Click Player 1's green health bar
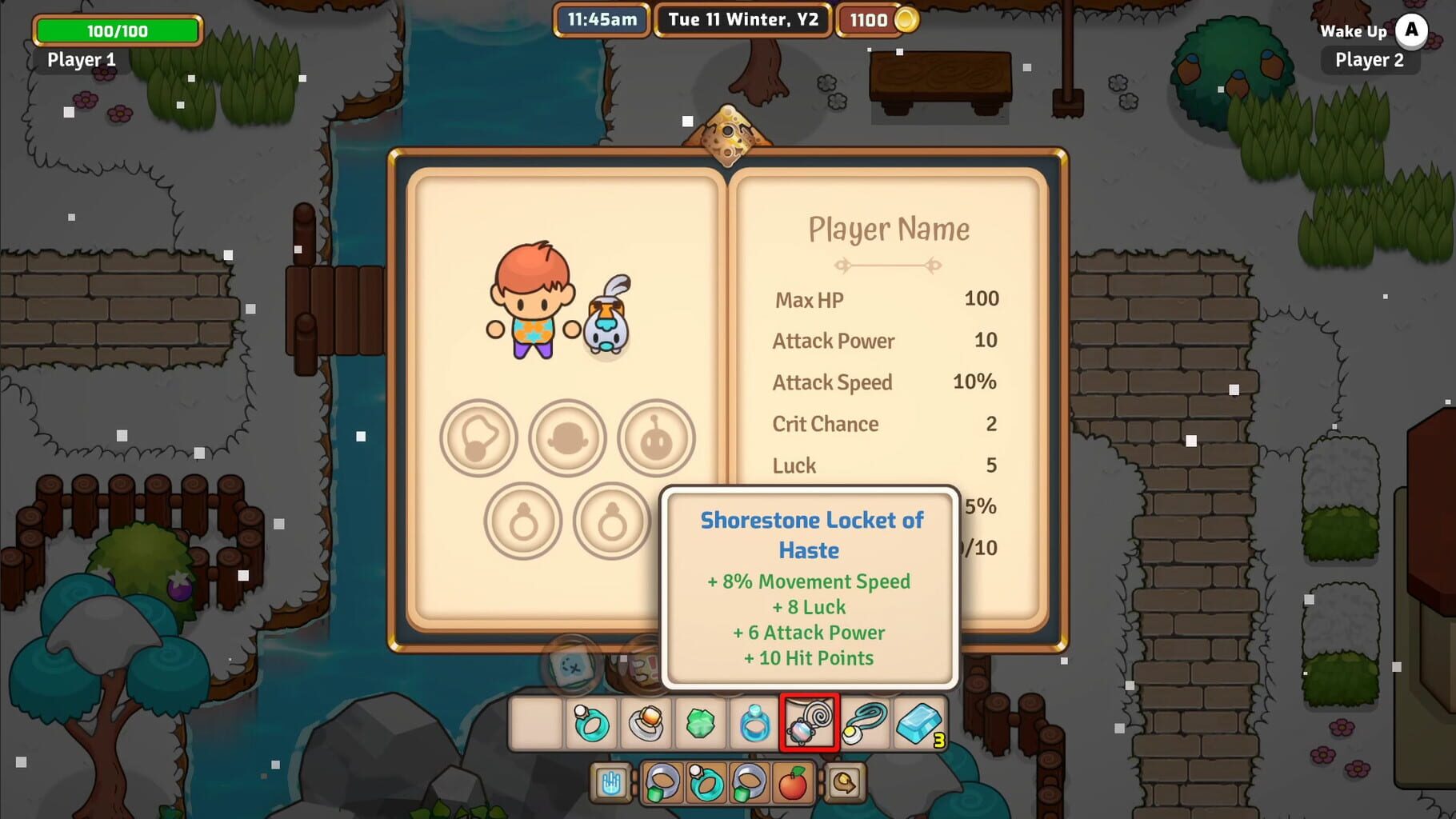Screen dimensions: 1456x819 click(117, 31)
